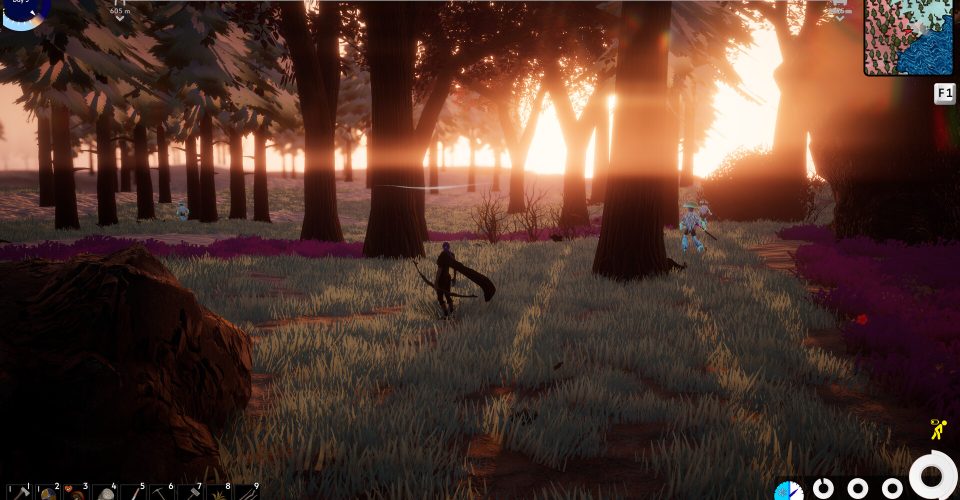The height and width of the screenshot is (500, 960).
Task: Select the grey stone in slot 4
Action: [105, 492]
